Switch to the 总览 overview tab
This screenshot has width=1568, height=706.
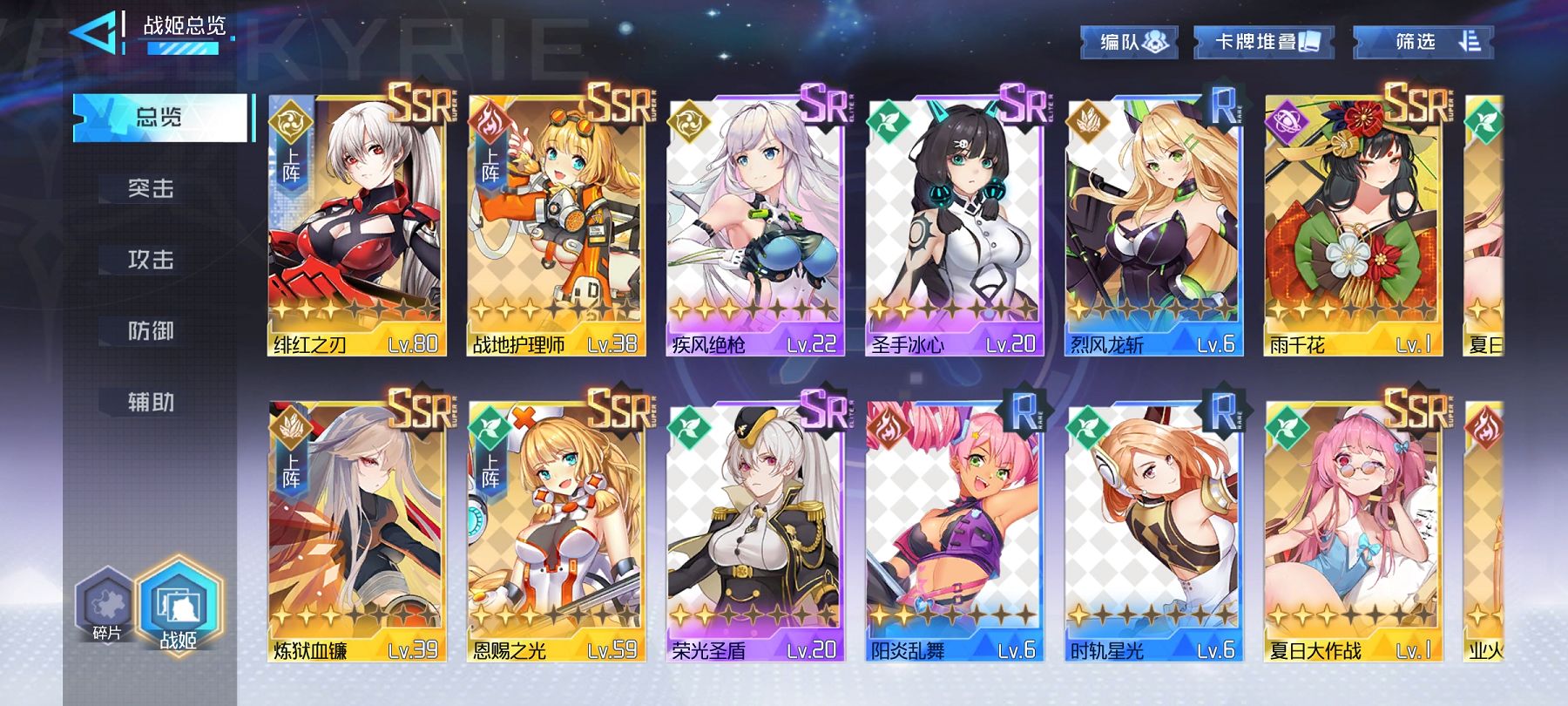pyautogui.click(x=161, y=117)
